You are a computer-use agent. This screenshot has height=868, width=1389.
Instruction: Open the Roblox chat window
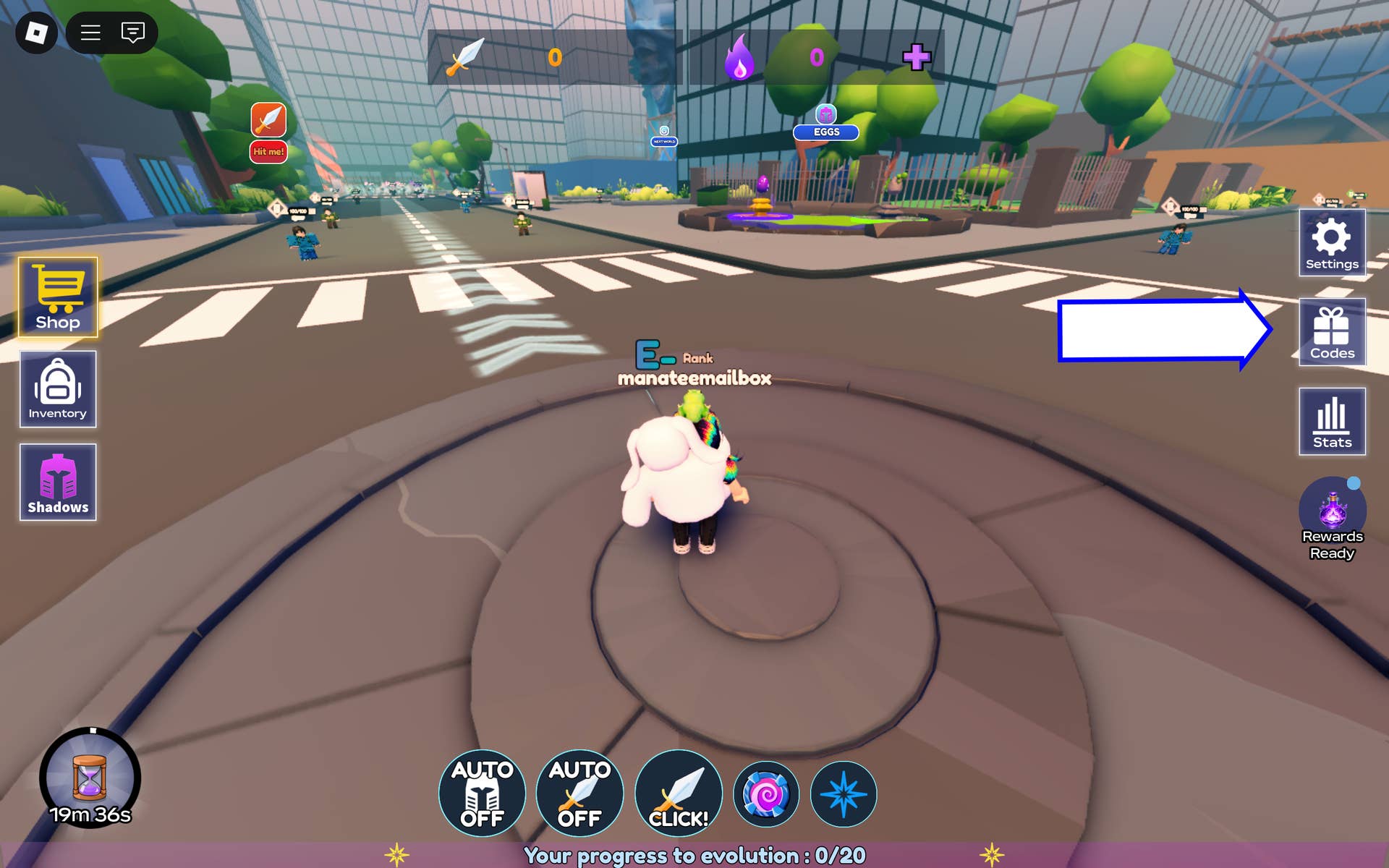[133, 33]
